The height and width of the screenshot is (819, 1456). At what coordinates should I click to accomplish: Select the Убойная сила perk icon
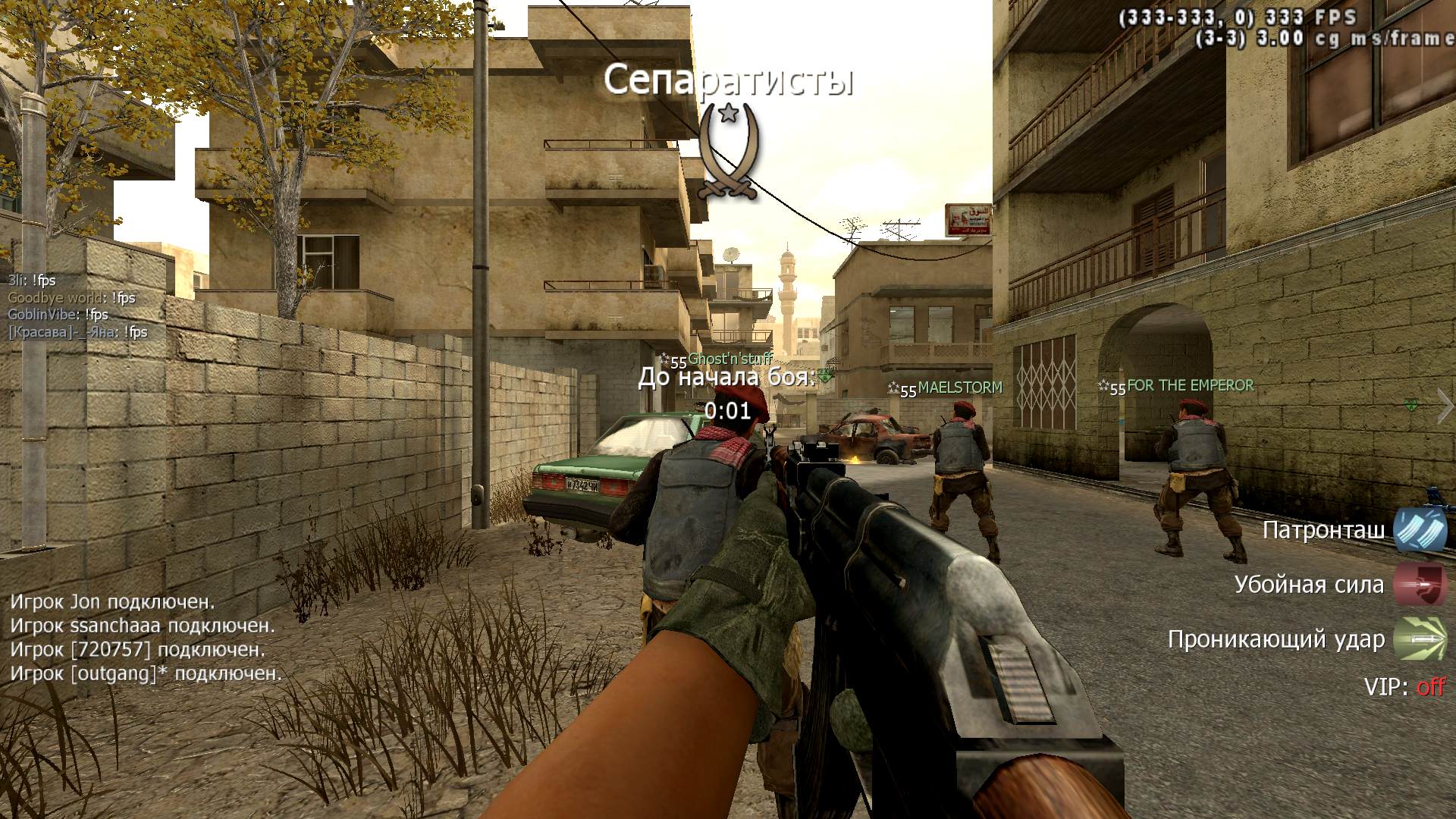pyautogui.click(x=1420, y=585)
